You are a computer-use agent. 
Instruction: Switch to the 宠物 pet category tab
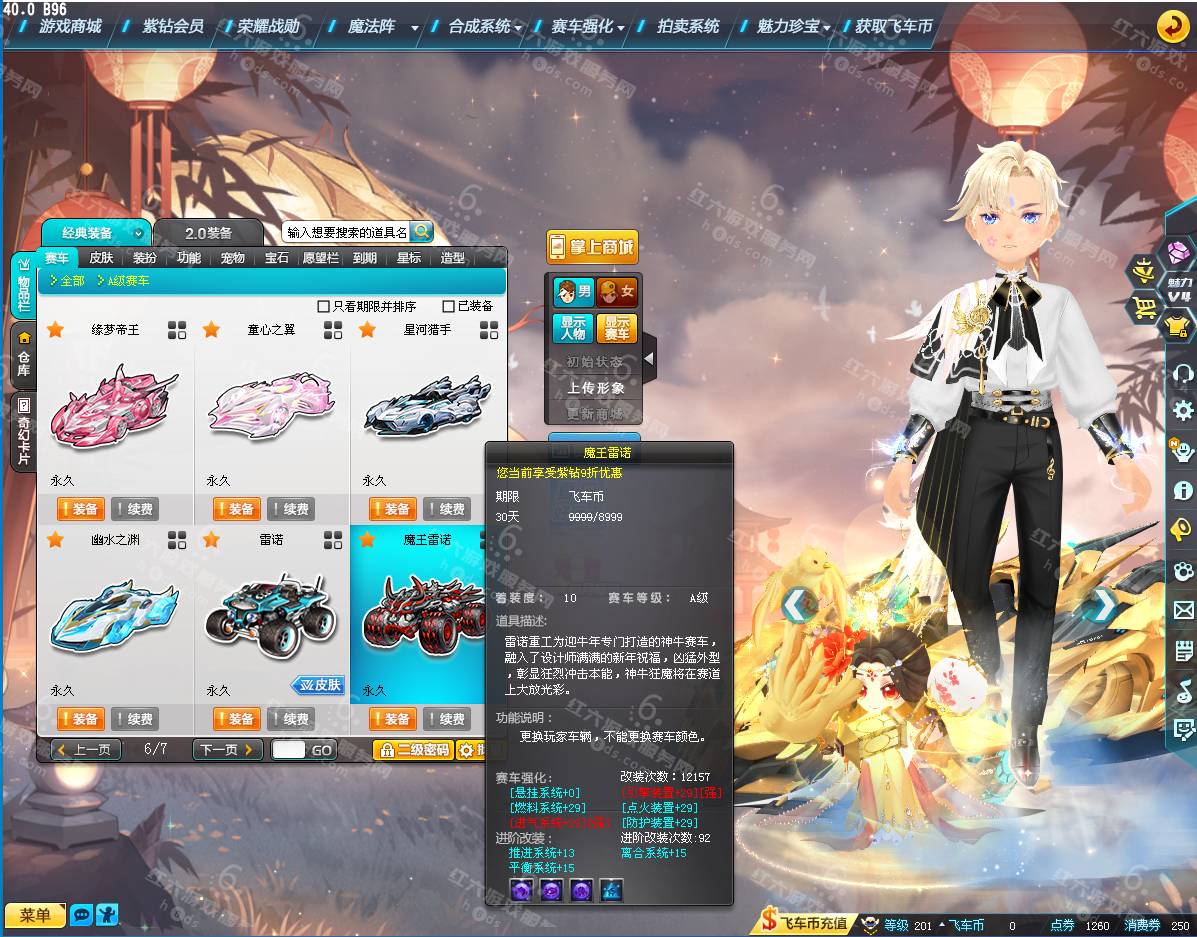pos(232,258)
